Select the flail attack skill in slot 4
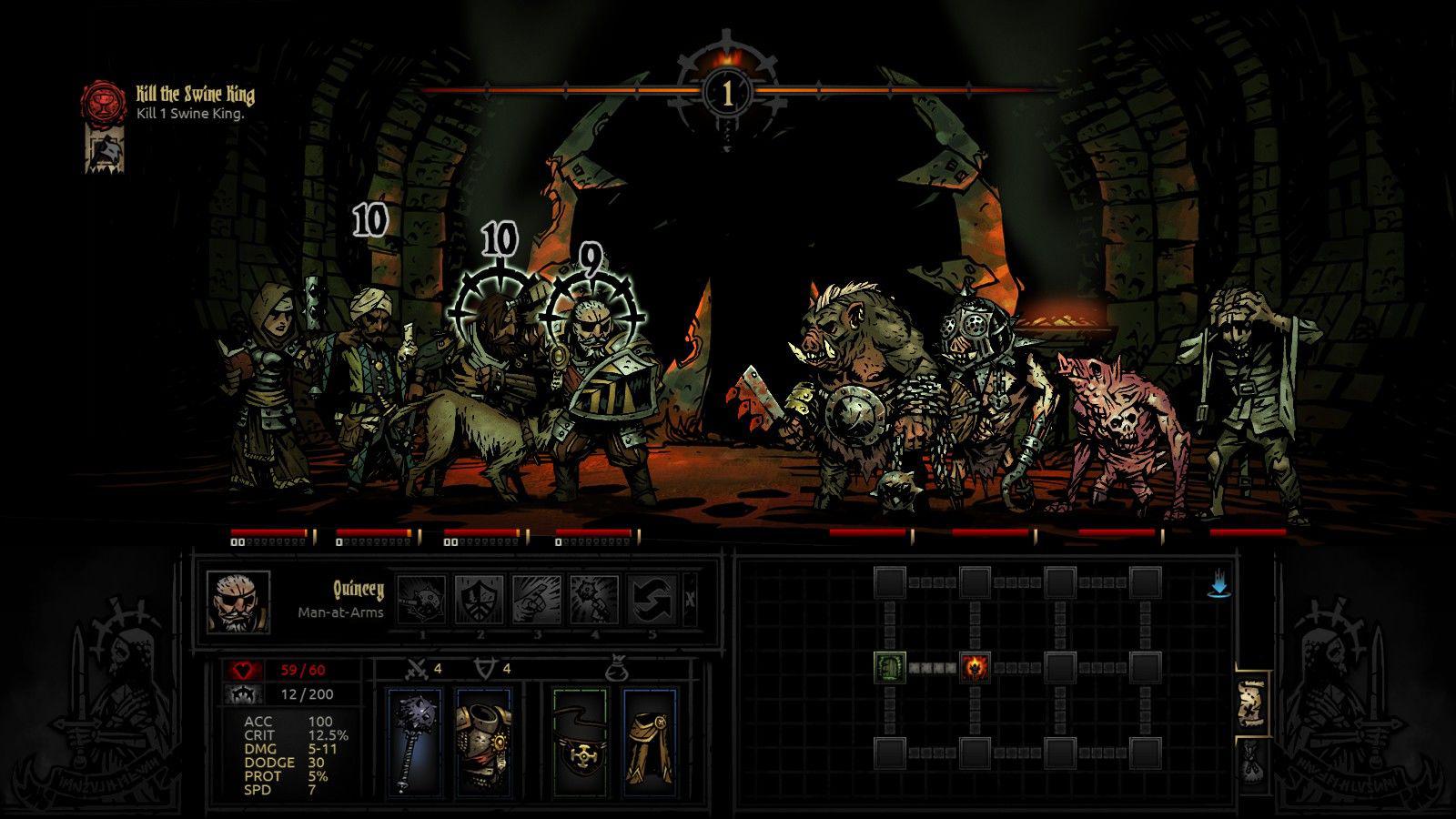The width and height of the screenshot is (1456, 819). point(595,596)
